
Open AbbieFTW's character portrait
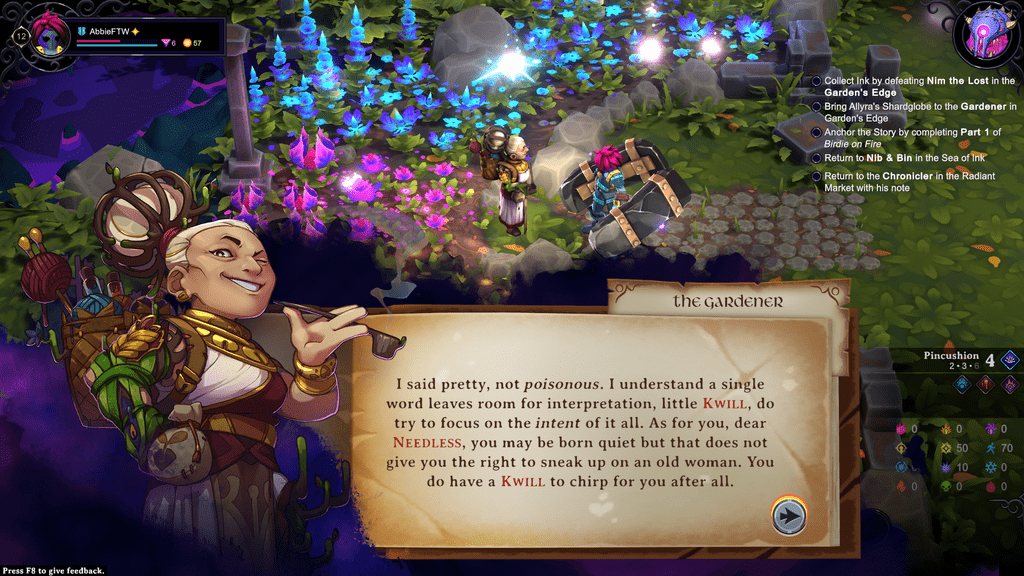(x=47, y=38)
